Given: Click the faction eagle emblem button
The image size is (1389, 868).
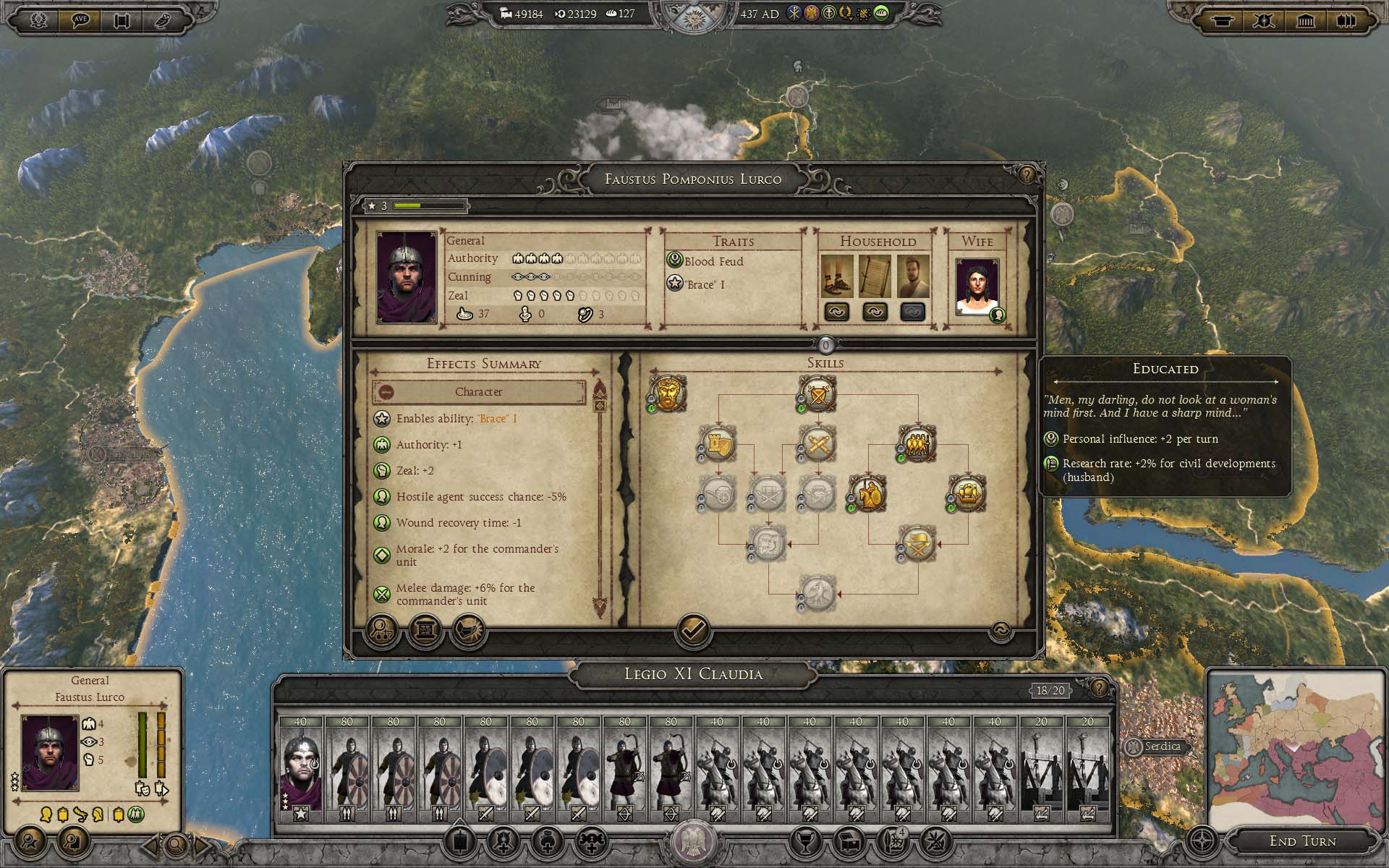Looking at the screenshot, I should pyautogui.click(x=693, y=842).
